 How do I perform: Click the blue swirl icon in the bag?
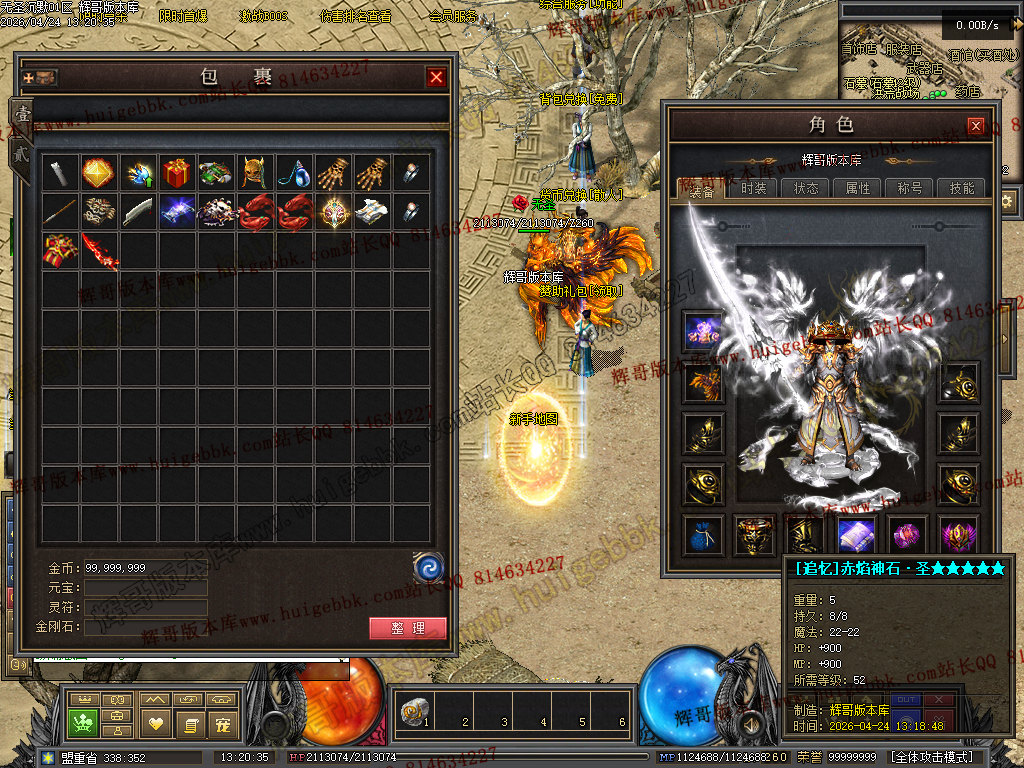point(428,567)
